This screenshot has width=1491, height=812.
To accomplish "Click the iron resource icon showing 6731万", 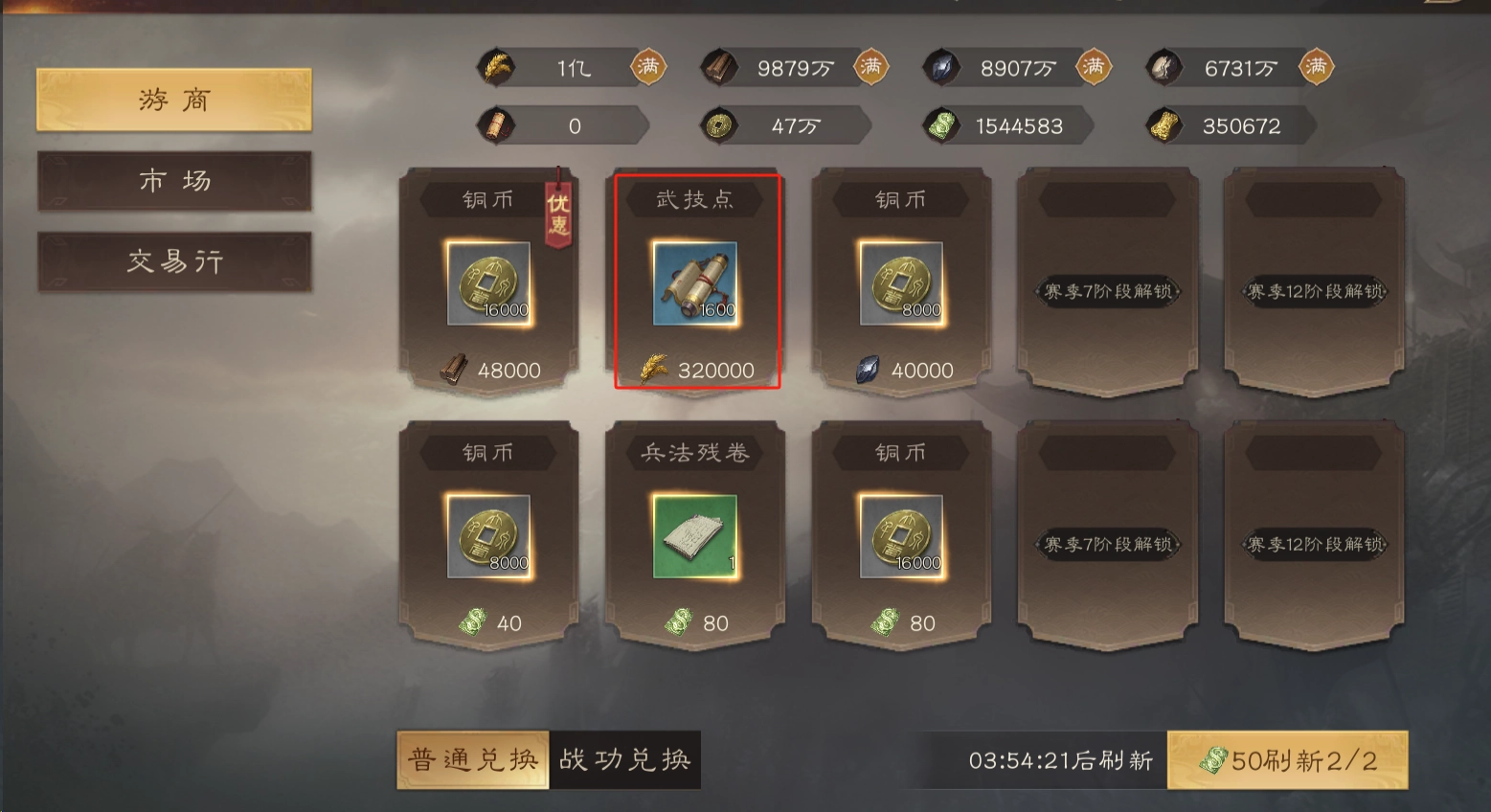I will 1163,67.
